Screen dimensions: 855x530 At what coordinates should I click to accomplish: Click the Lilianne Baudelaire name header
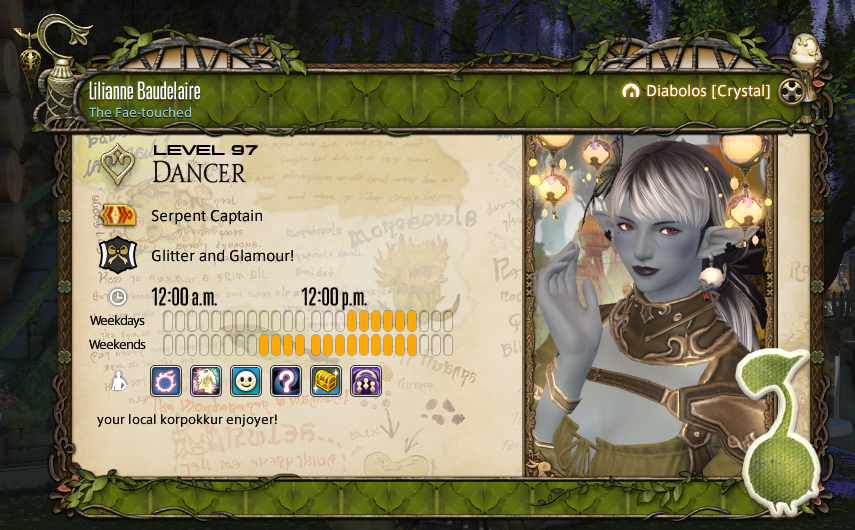pyautogui.click(x=145, y=91)
